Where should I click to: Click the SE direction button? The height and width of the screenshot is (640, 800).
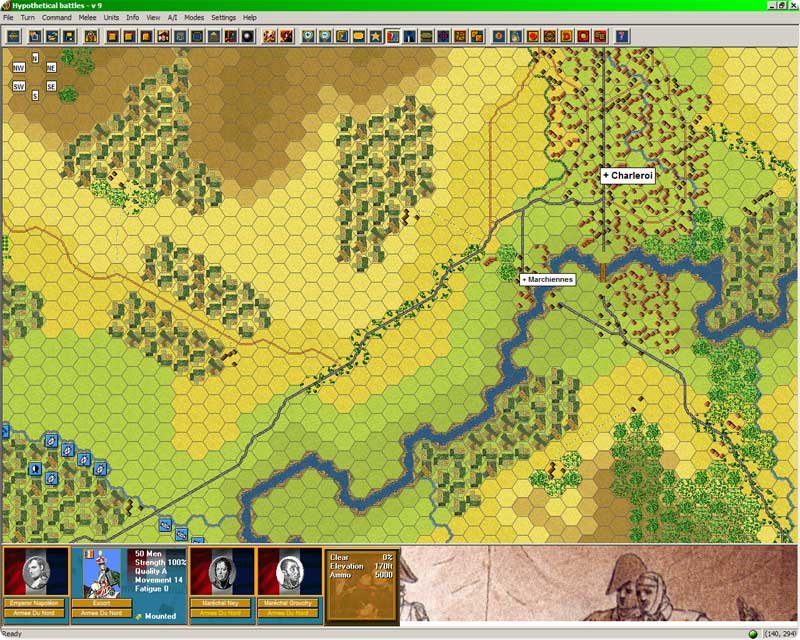51,86
